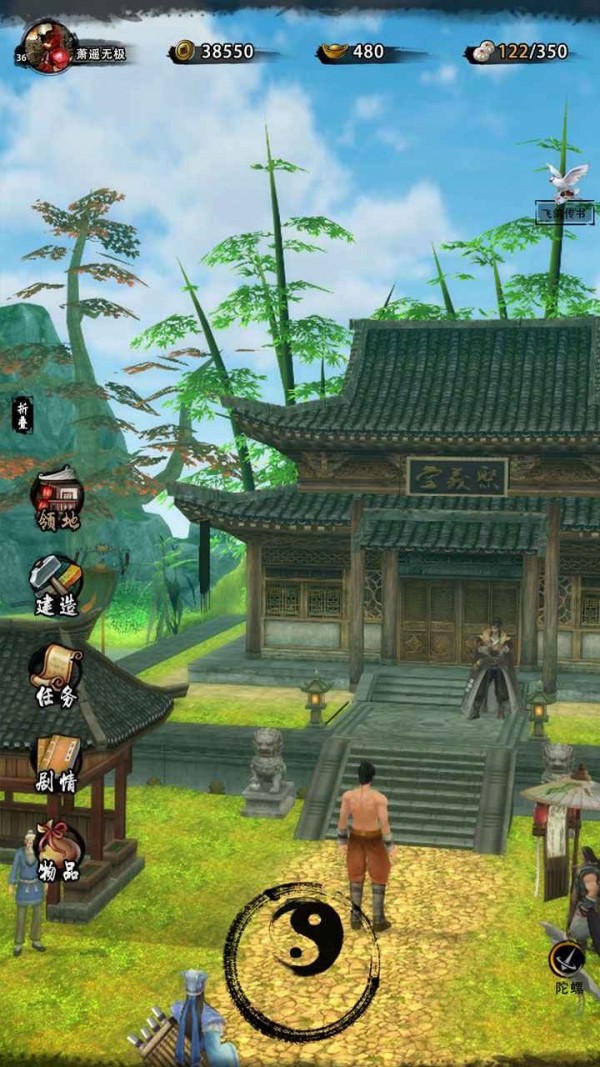Show the 任务 quest scroll
This screenshot has width=600, height=1067.
[56, 672]
